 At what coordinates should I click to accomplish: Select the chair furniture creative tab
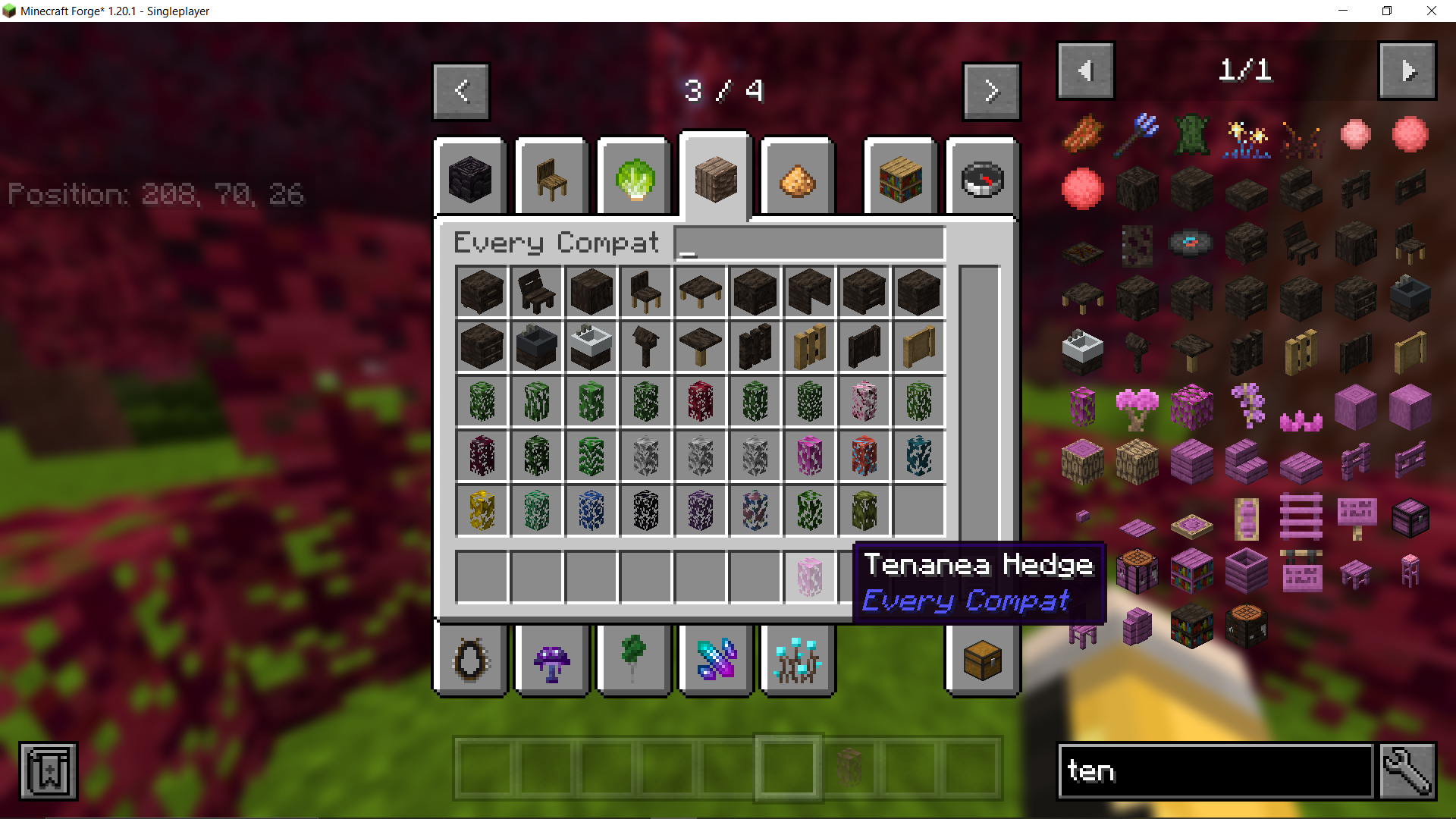[551, 177]
